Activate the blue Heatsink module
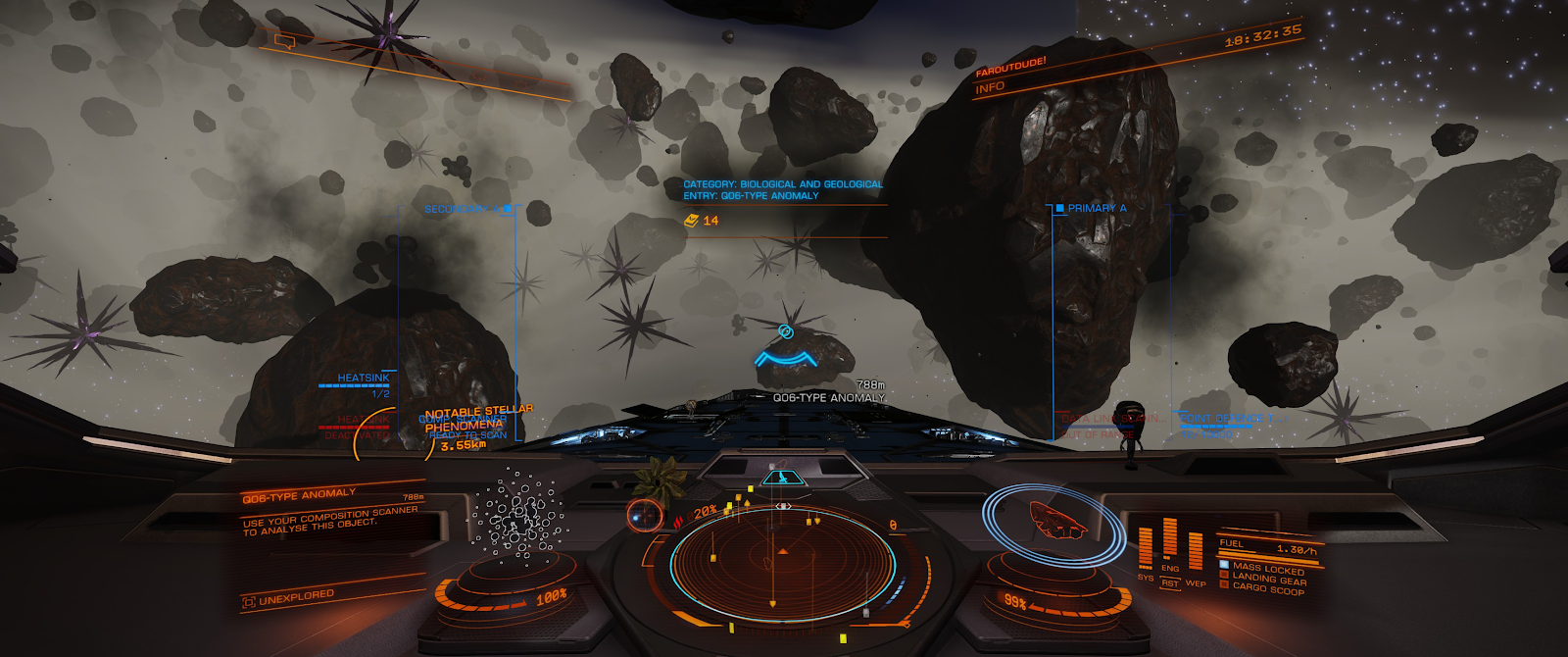1568x657 pixels. tap(363, 379)
